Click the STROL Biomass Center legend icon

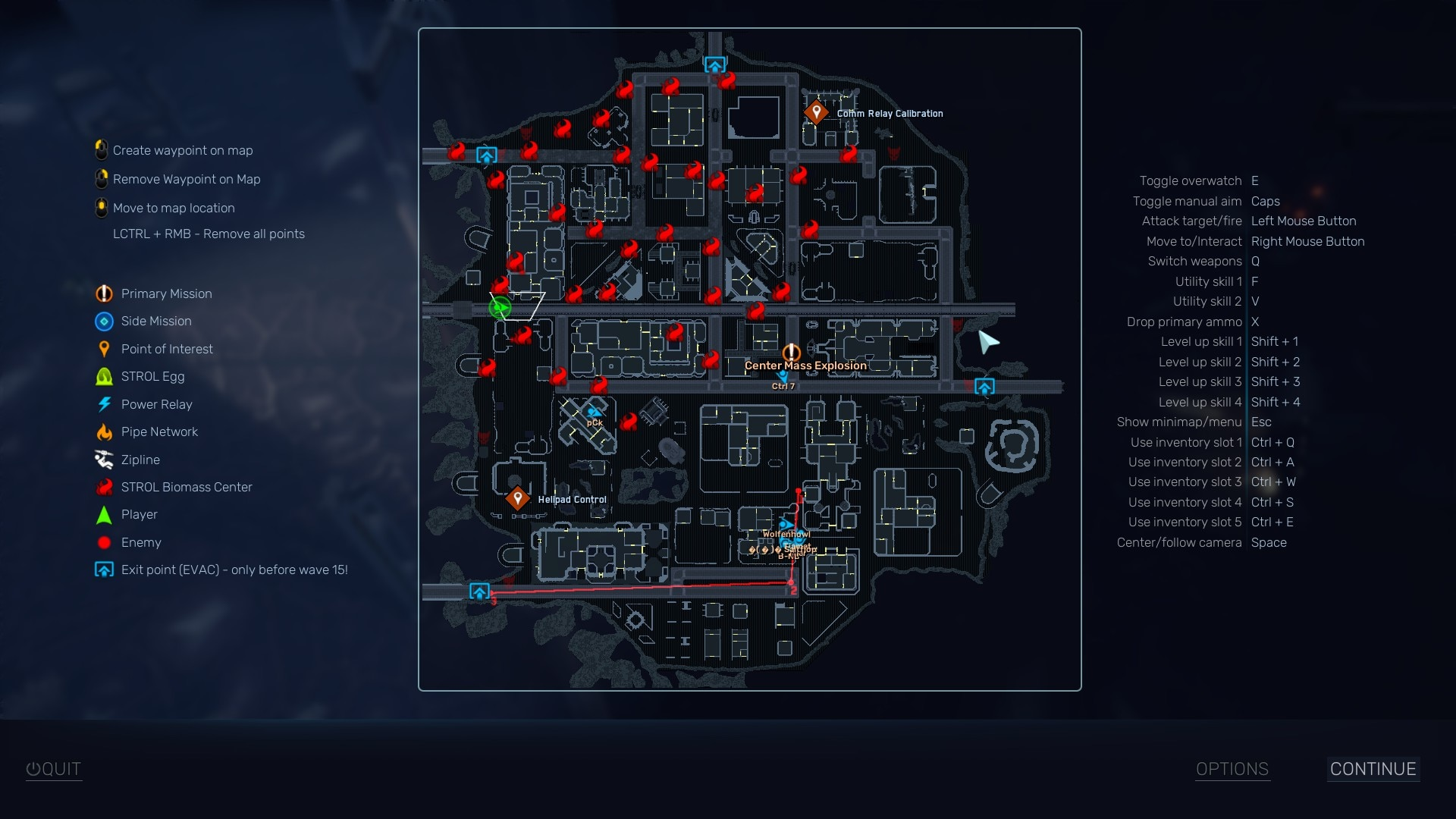pyautogui.click(x=104, y=487)
